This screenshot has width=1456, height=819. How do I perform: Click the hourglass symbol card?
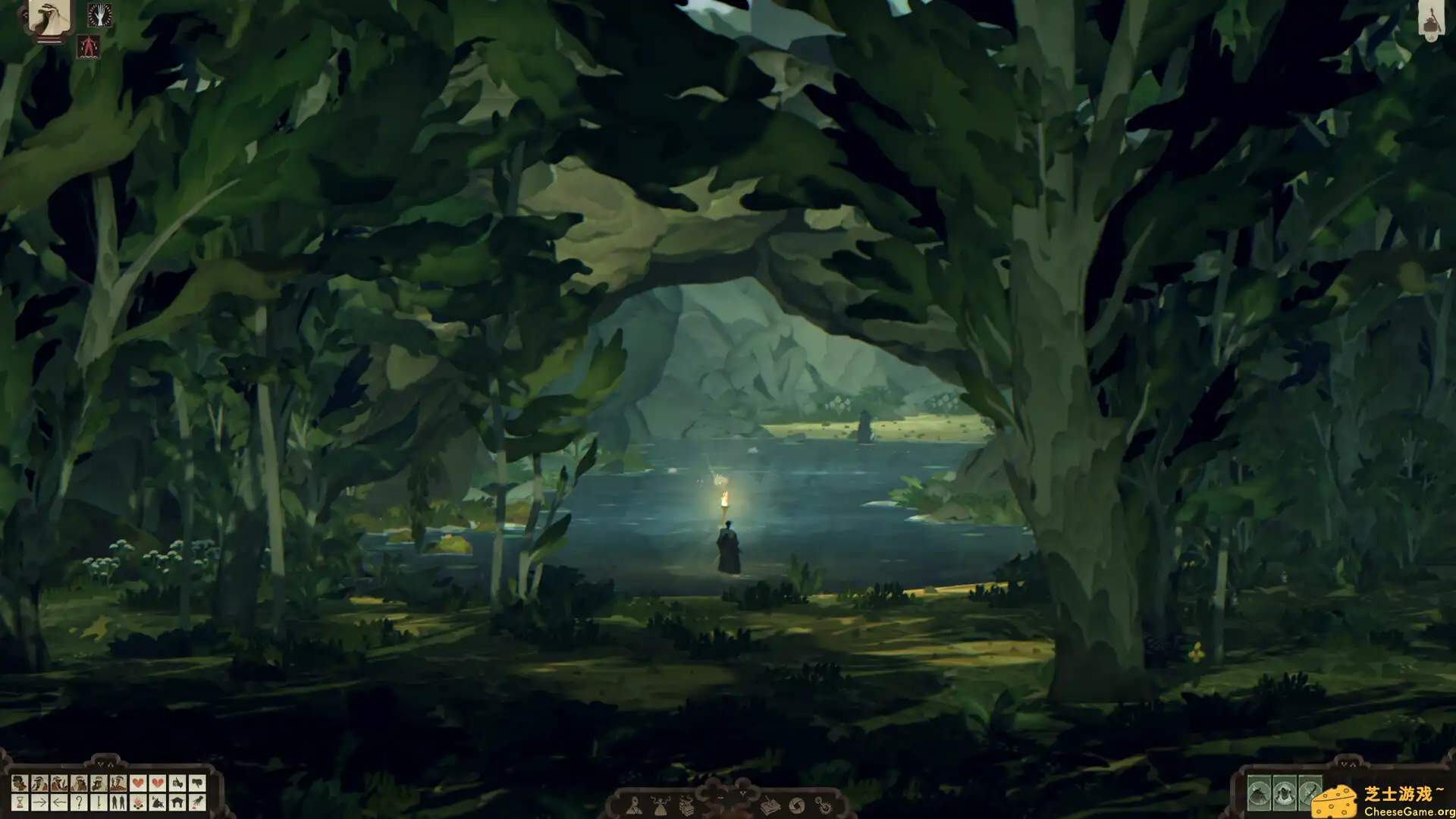20,803
